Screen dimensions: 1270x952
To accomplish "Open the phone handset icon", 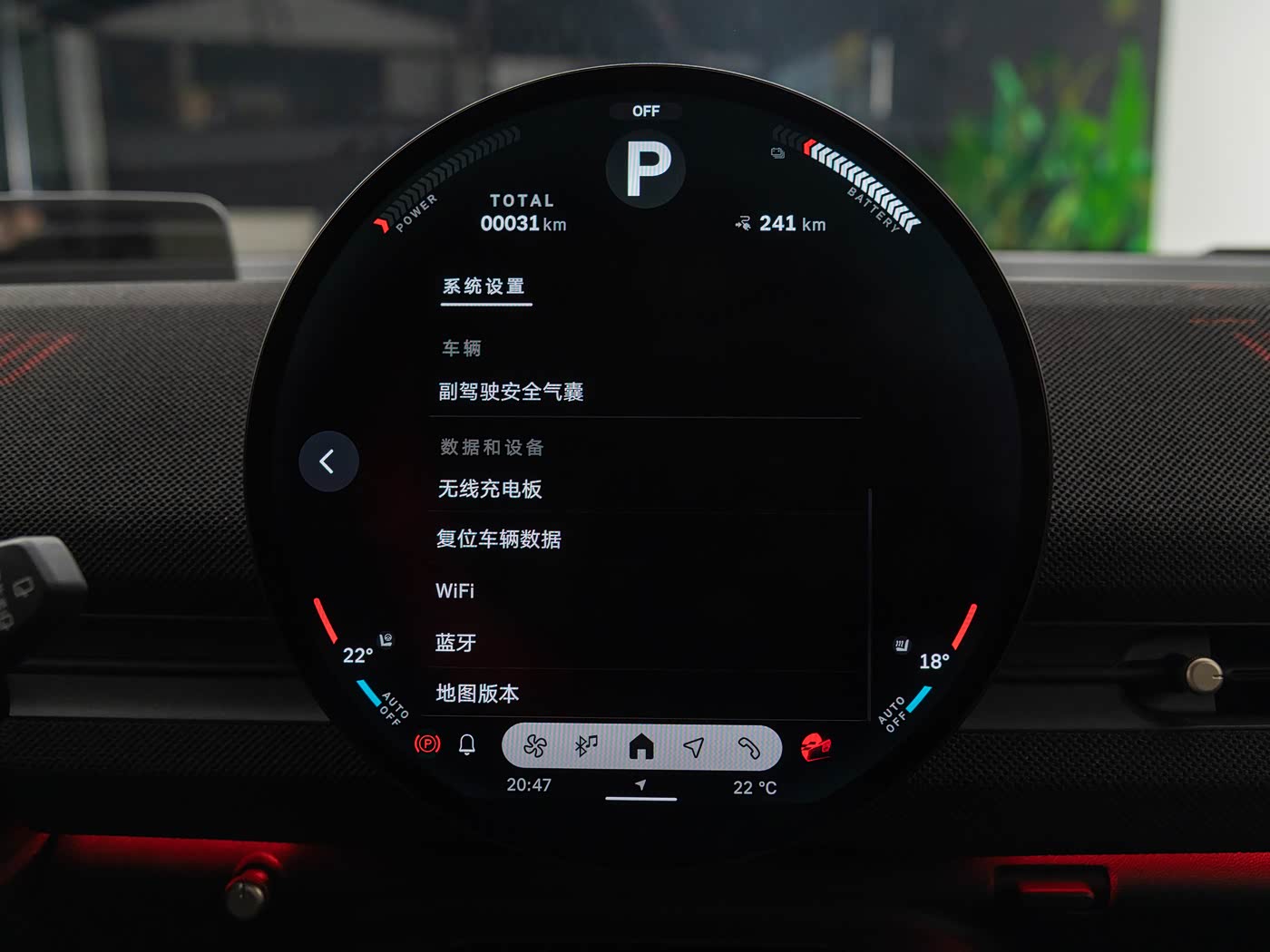I will click(x=748, y=746).
